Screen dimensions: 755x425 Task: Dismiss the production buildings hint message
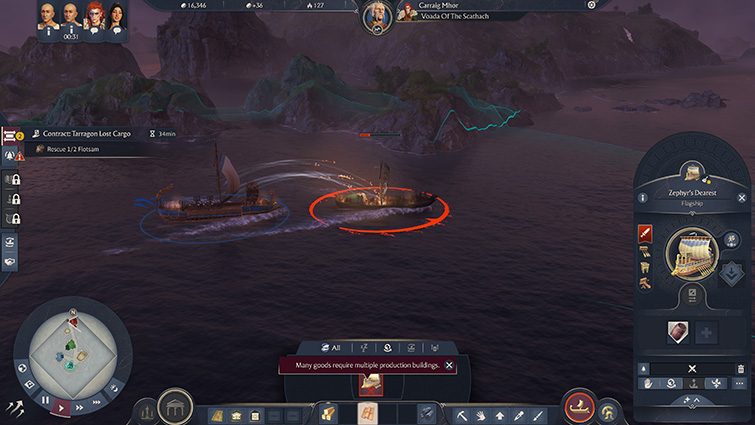[x=449, y=366]
